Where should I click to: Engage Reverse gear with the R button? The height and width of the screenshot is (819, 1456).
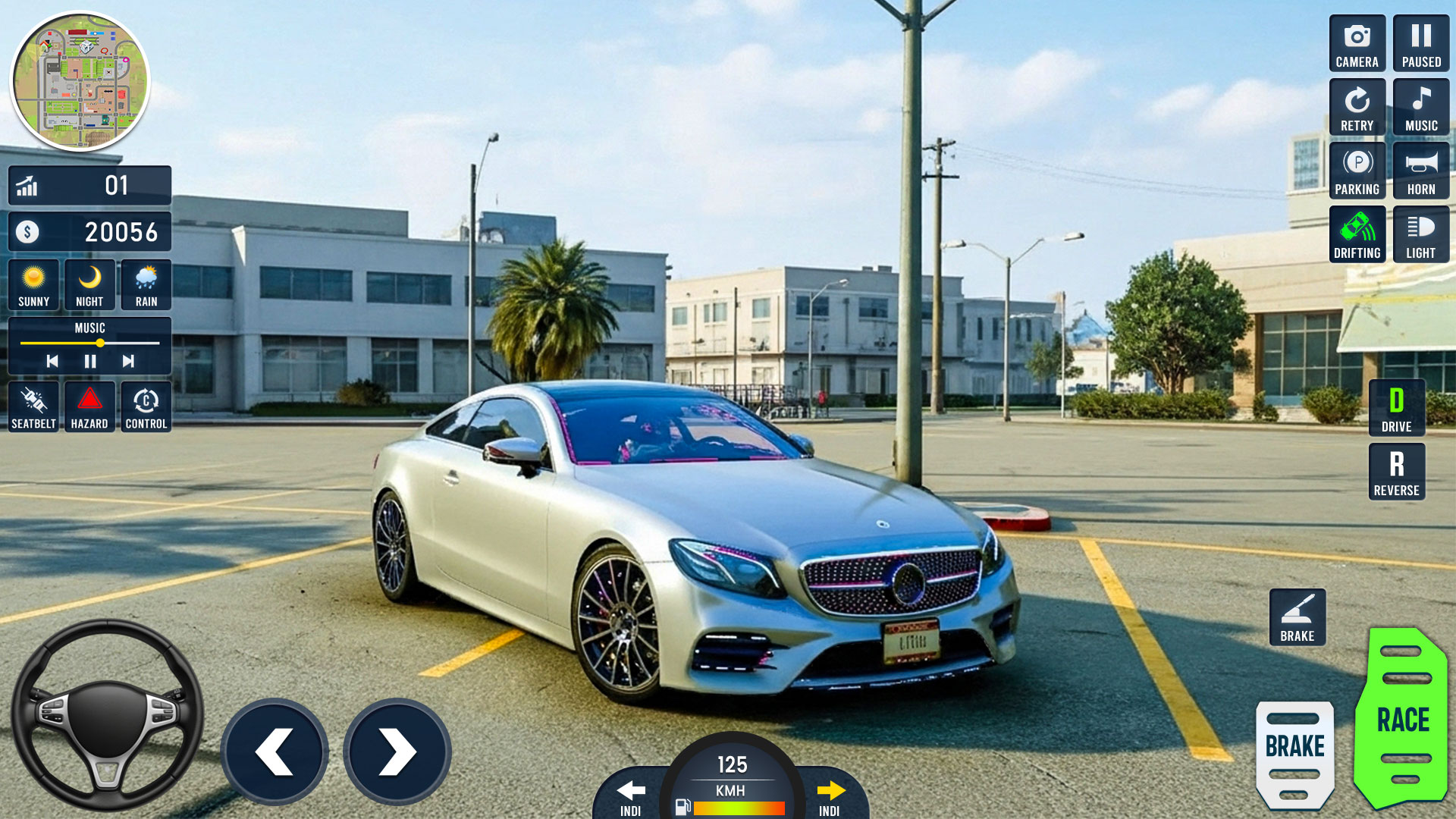[x=1396, y=471]
